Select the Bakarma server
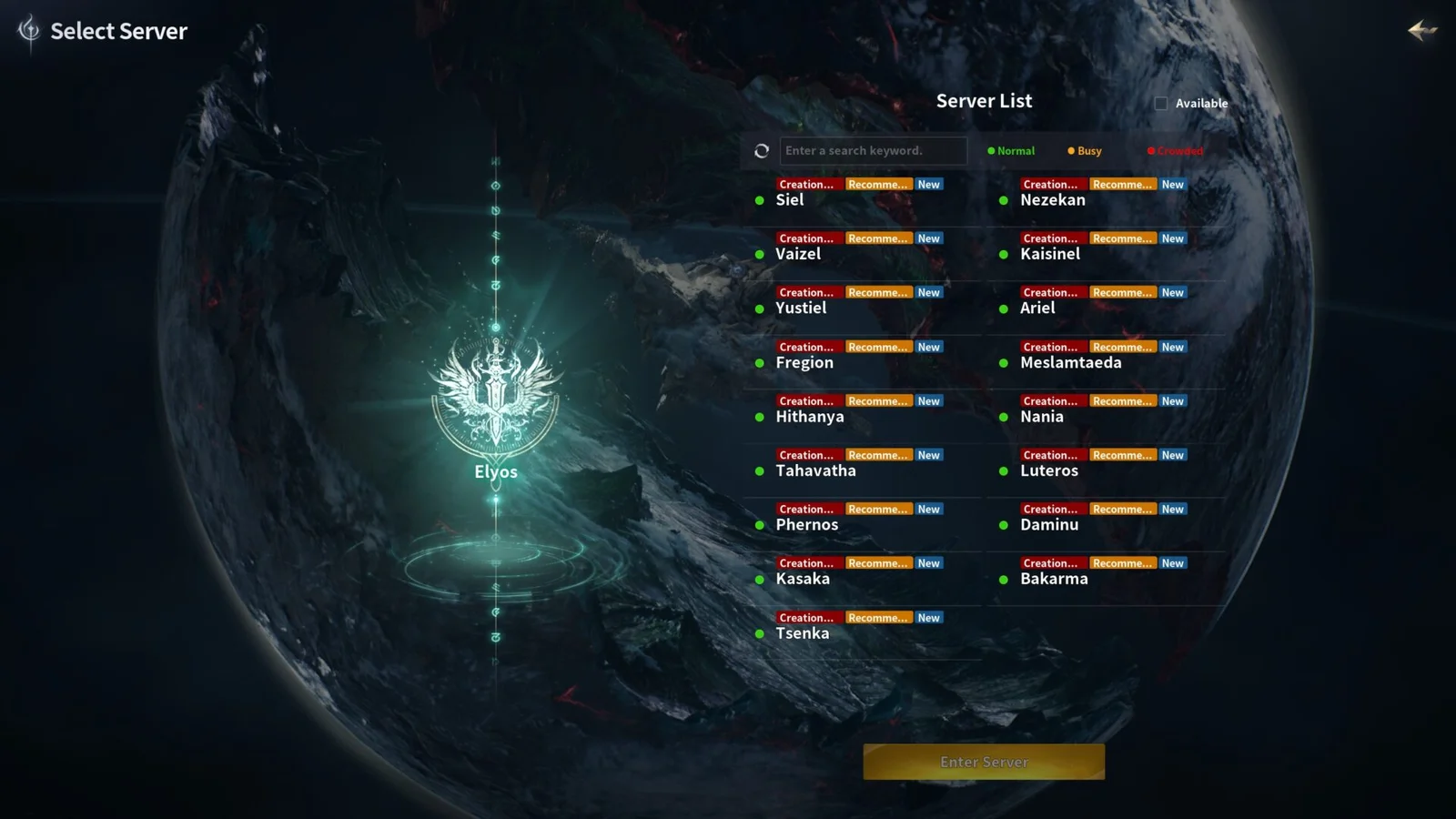1456x819 pixels. [x=1054, y=579]
